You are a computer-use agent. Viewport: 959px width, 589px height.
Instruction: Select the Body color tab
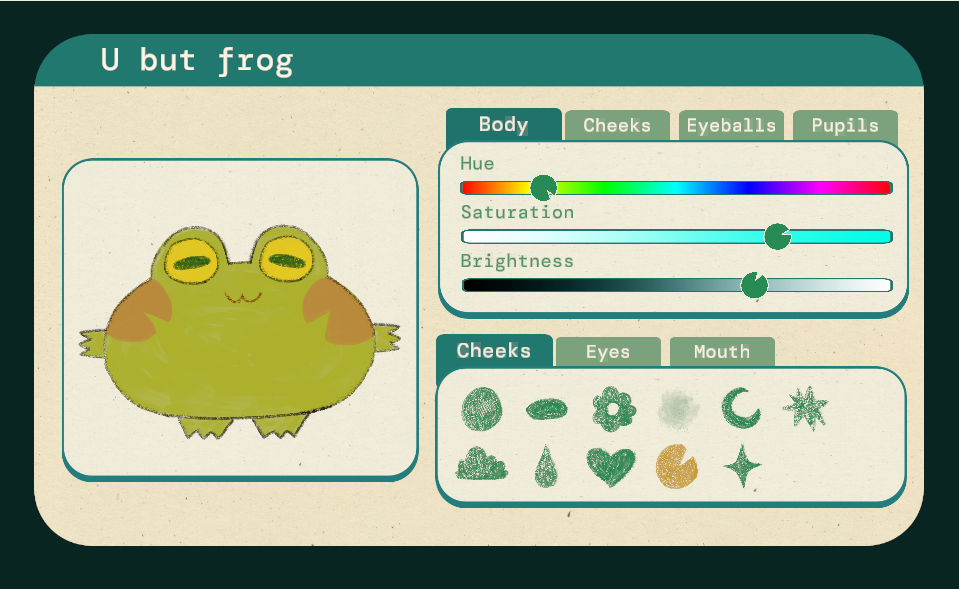503,125
